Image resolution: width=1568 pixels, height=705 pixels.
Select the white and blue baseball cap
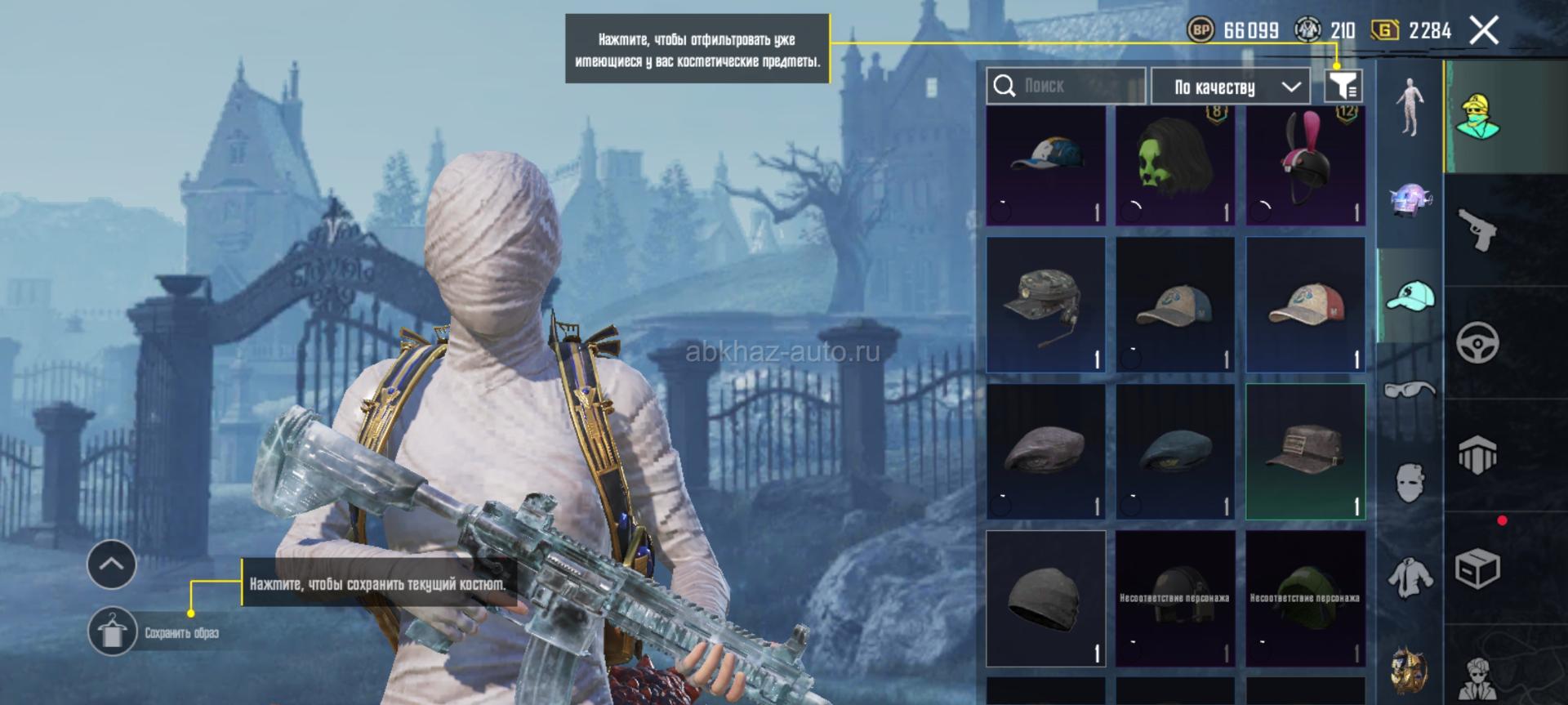(1046, 166)
